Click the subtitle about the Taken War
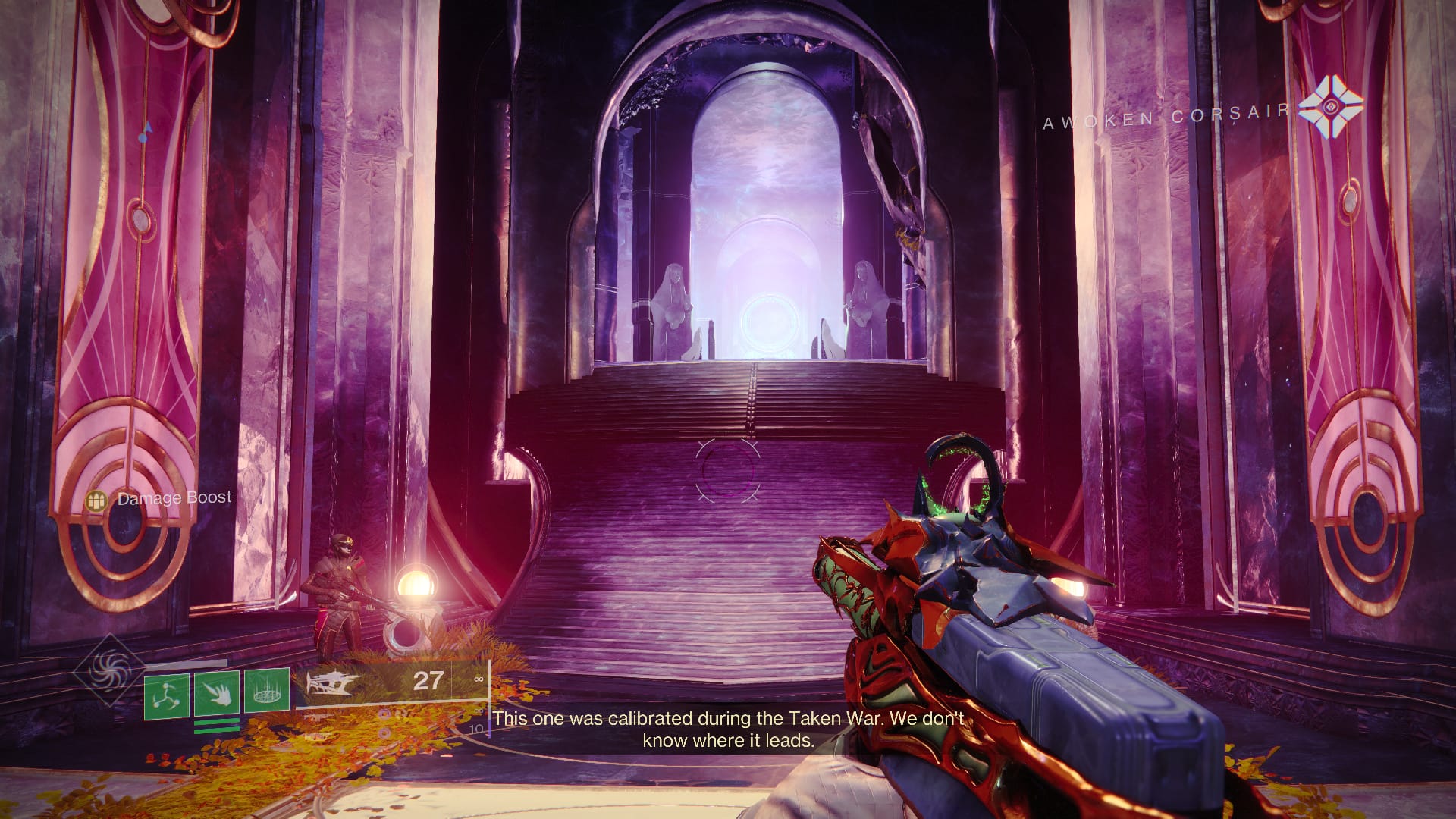The width and height of the screenshot is (1456, 819). click(730, 726)
